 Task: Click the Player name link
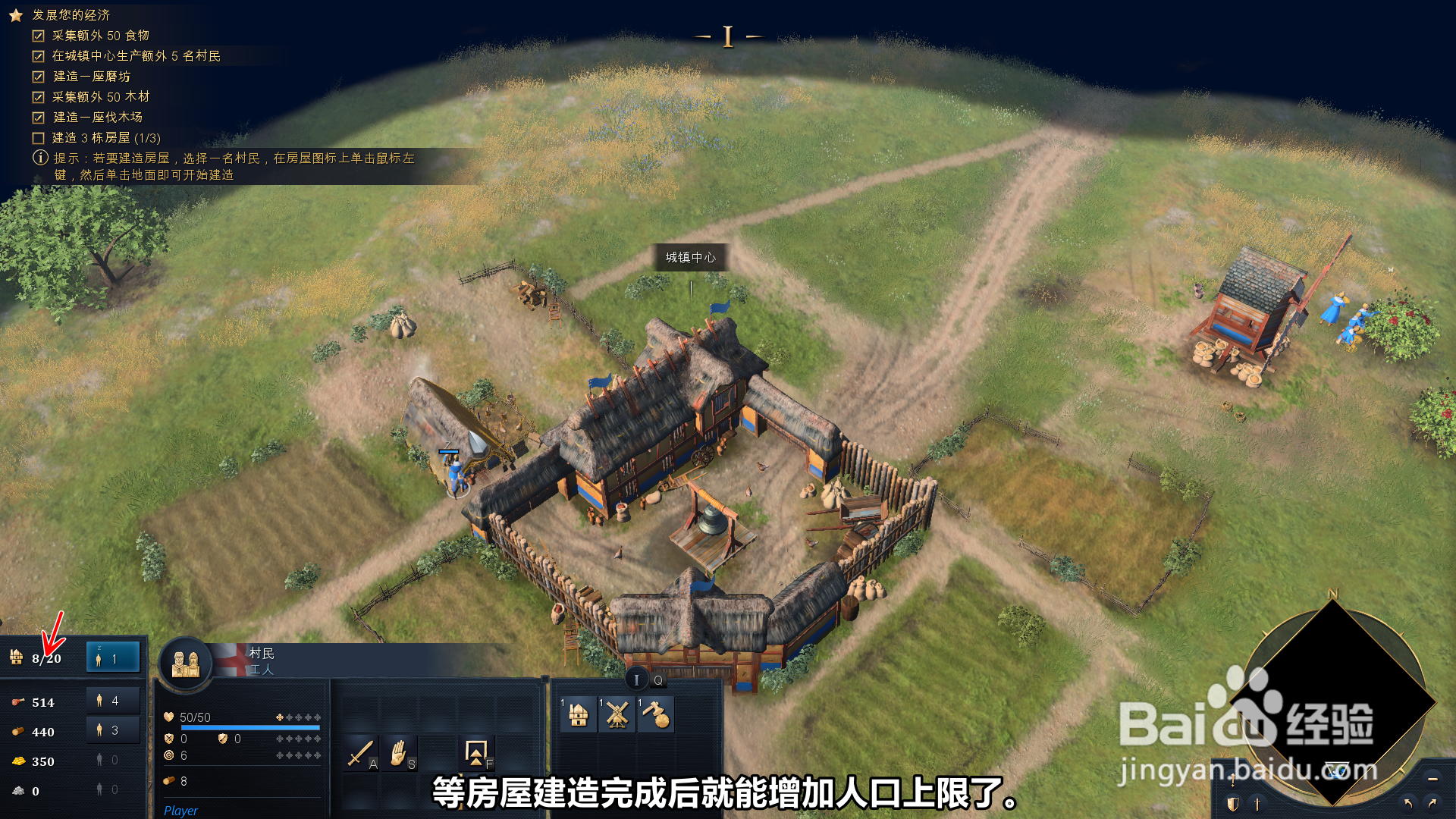coord(181,811)
